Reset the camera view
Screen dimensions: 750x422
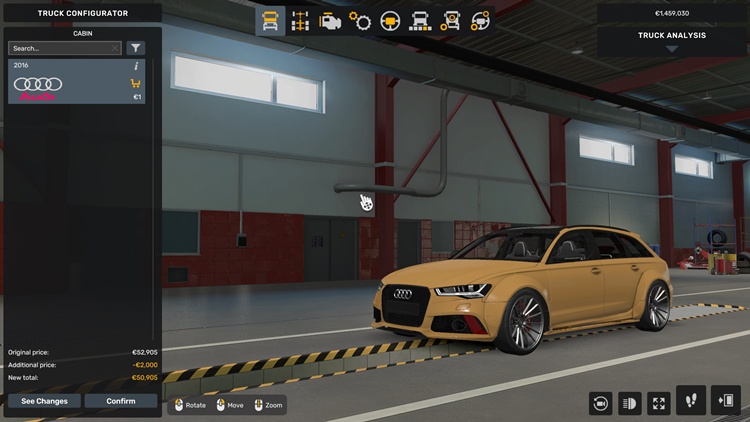601,402
